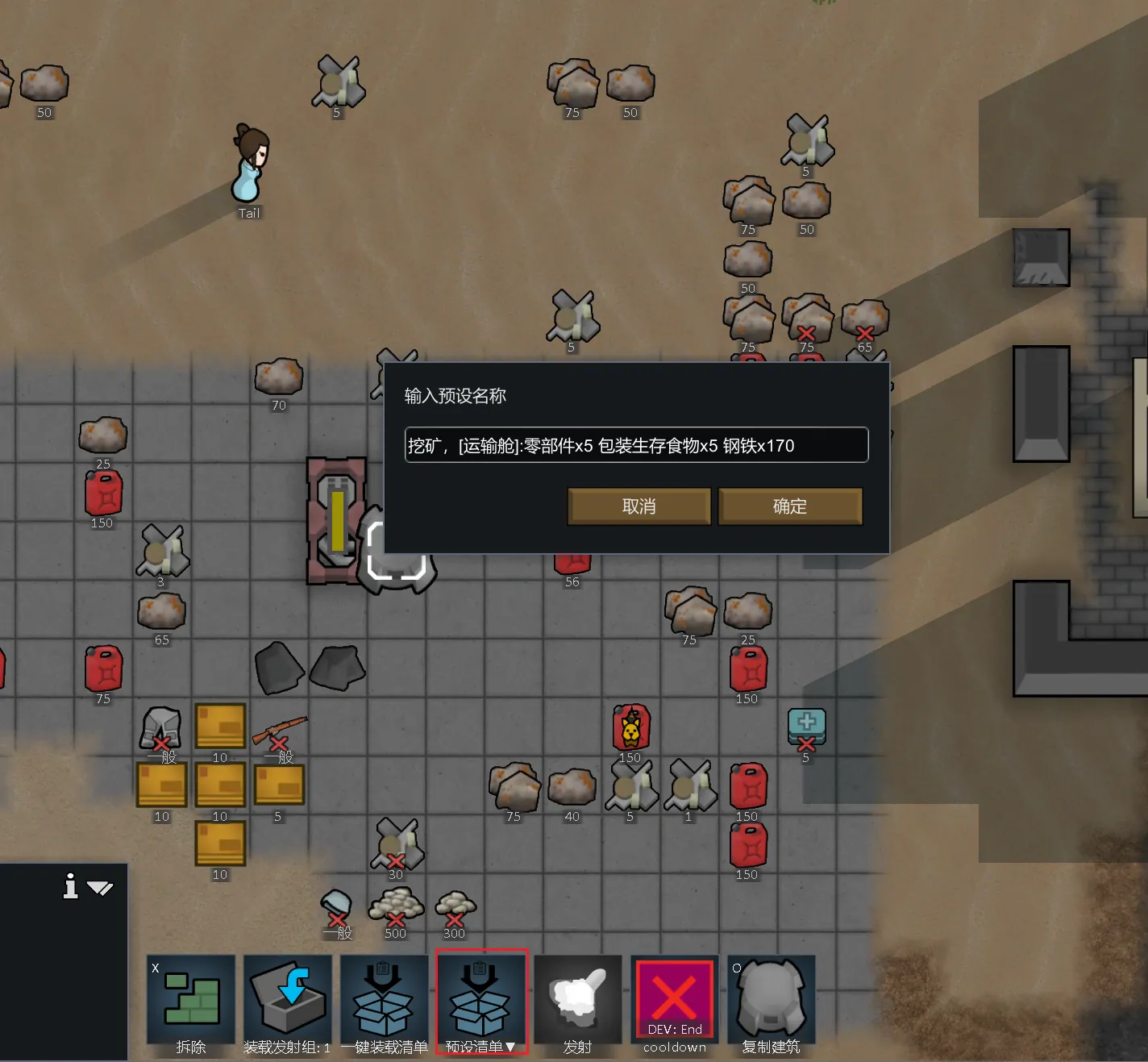
Task: Click the 取消 cancel button
Action: point(638,506)
